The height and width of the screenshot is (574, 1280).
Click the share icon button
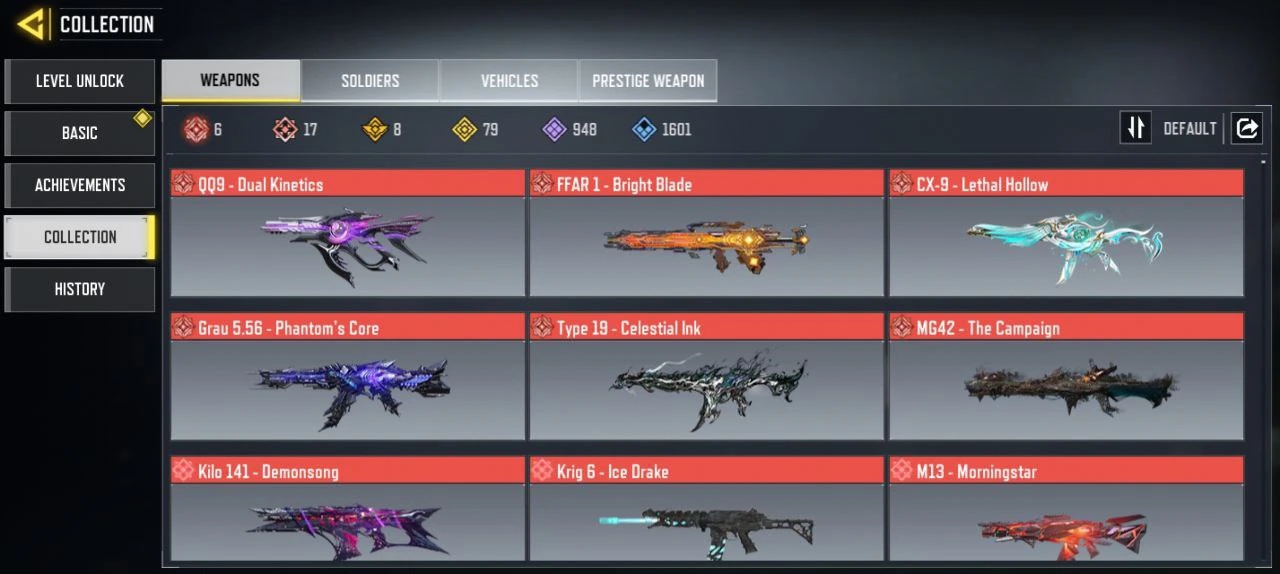[1246, 128]
